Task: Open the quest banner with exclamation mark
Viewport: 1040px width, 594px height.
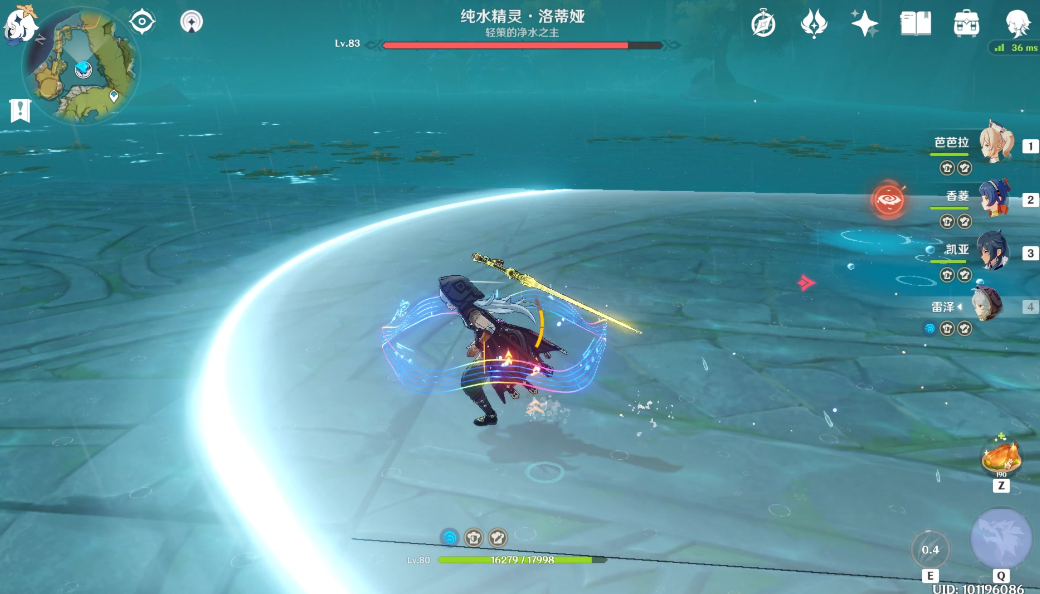Action: (x=20, y=110)
